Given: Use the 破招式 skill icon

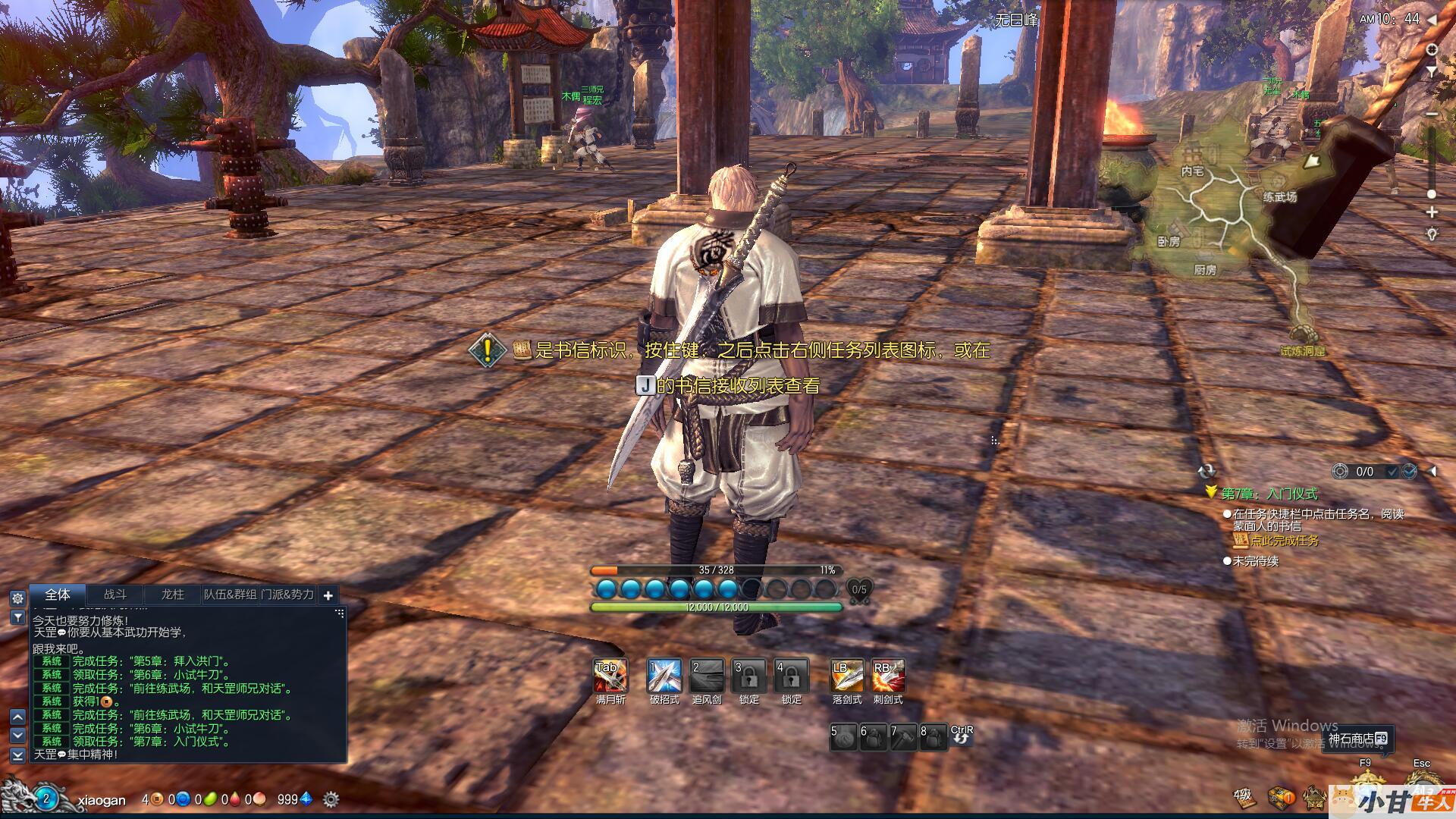Looking at the screenshot, I should click(664, 676).
